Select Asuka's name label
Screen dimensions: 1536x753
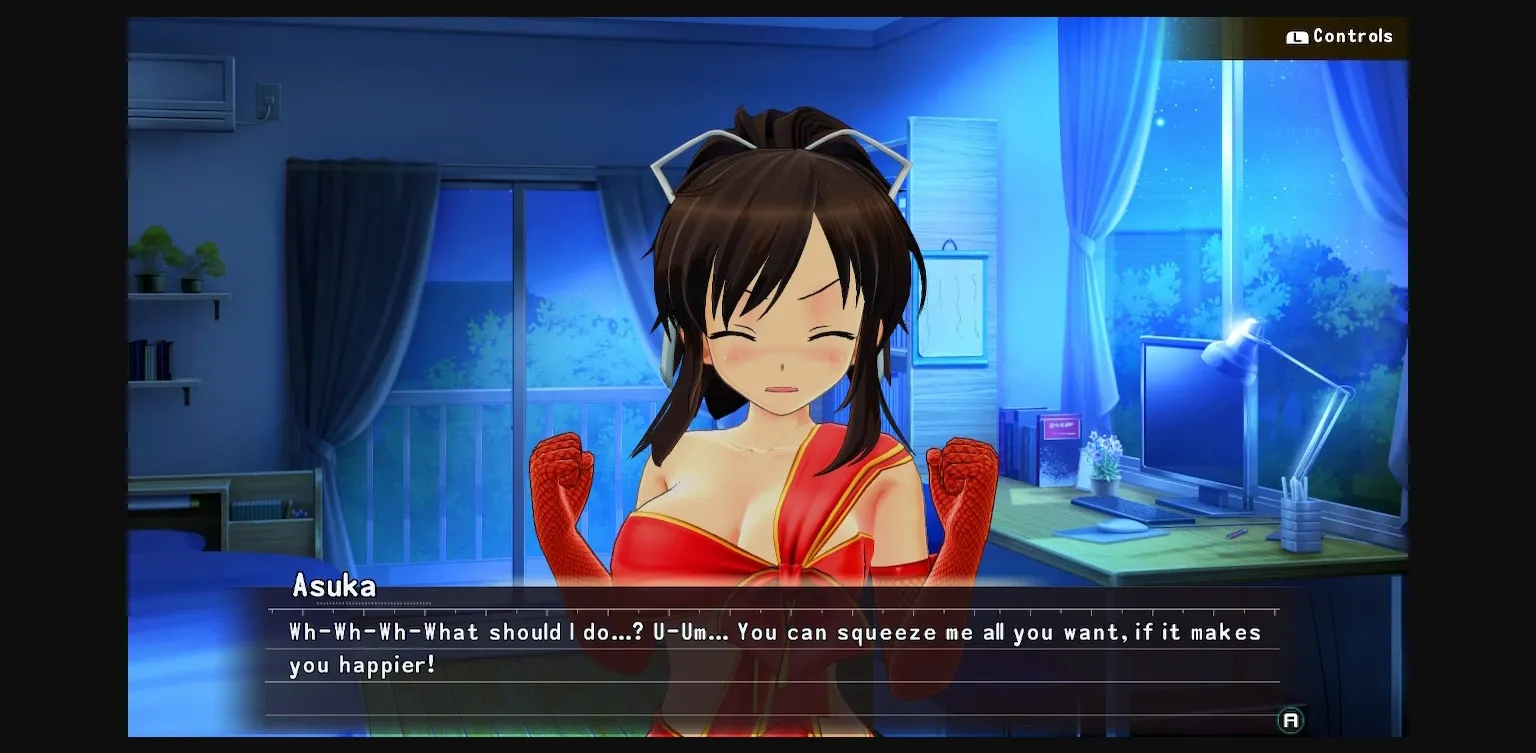(x=332, y=587)
